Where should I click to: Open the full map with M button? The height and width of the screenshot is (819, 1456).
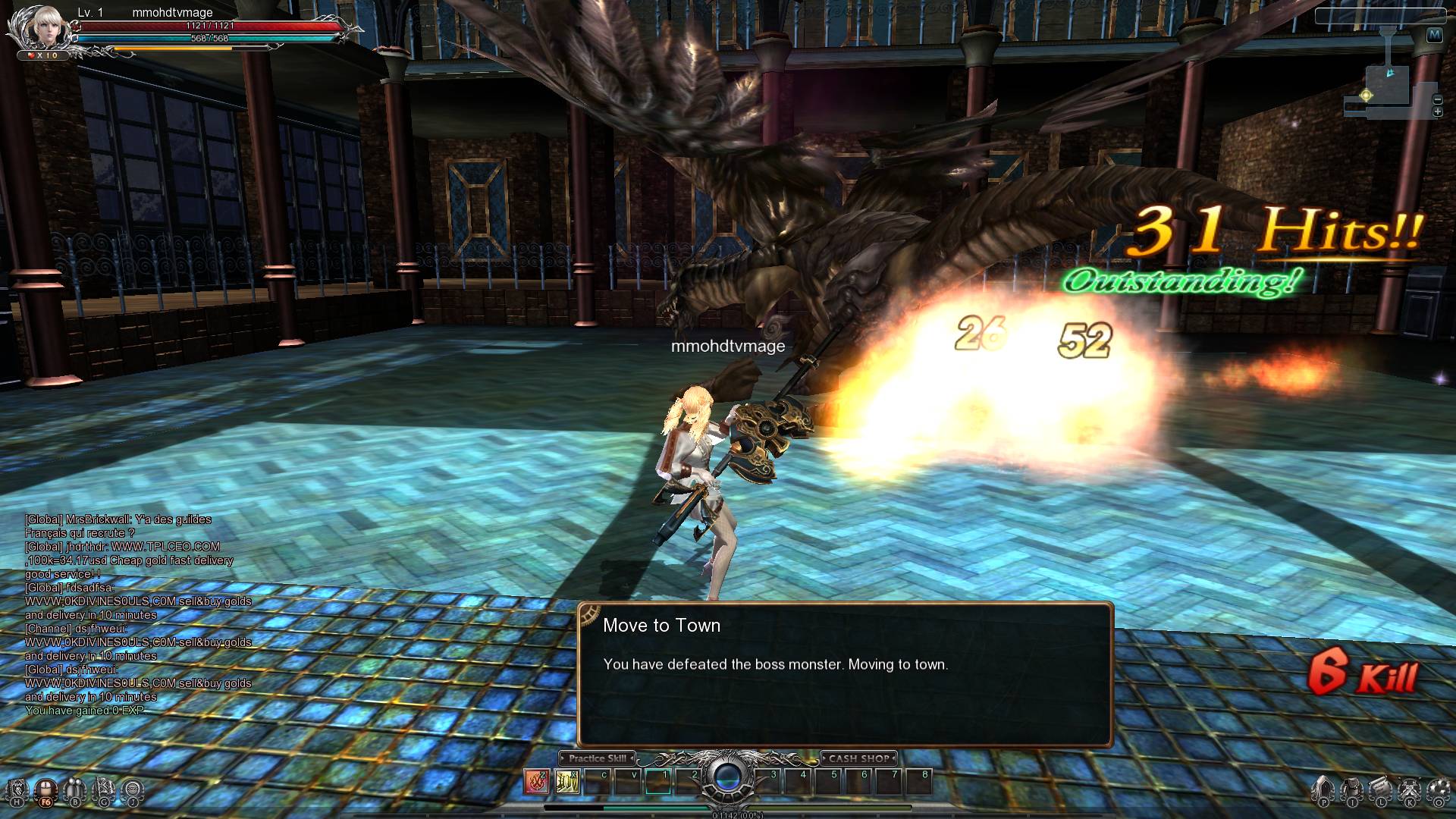pyautogui.click(x=1434, y=35)
